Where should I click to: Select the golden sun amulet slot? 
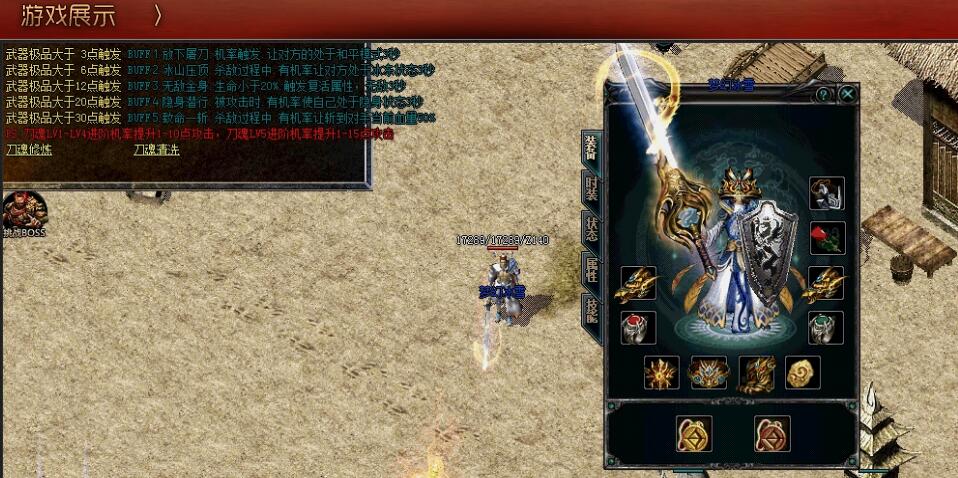click(662, 373)
